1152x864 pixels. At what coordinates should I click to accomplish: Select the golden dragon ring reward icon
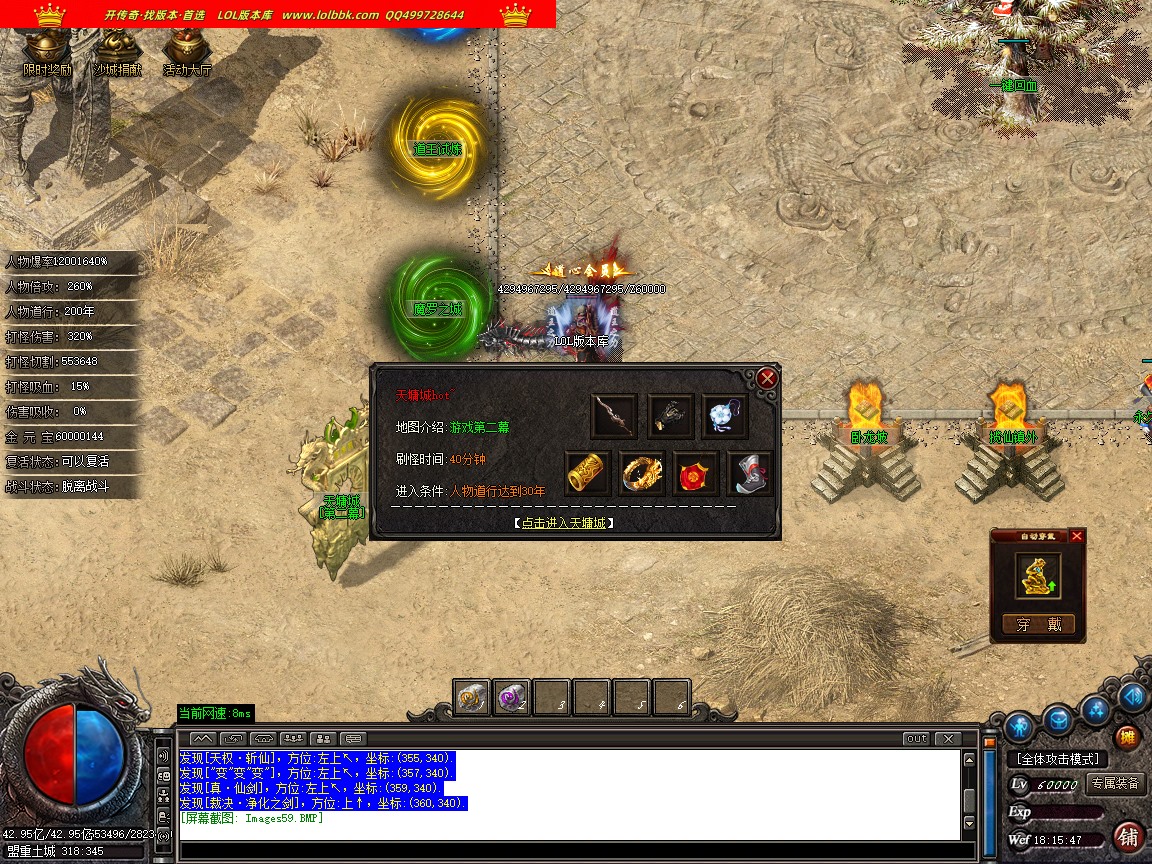(642, 473)
